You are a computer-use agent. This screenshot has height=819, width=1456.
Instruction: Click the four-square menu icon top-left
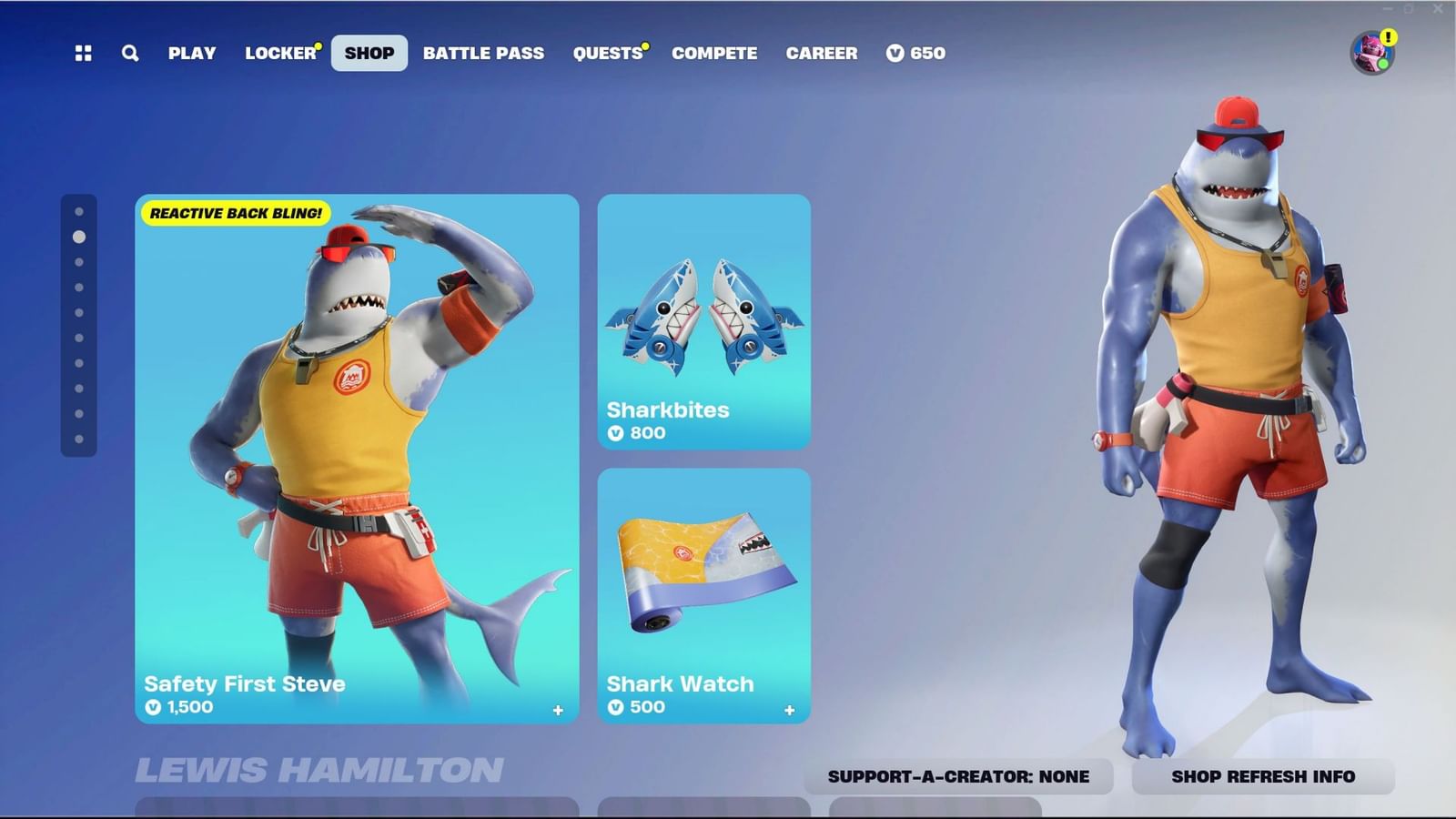point(83,54)
